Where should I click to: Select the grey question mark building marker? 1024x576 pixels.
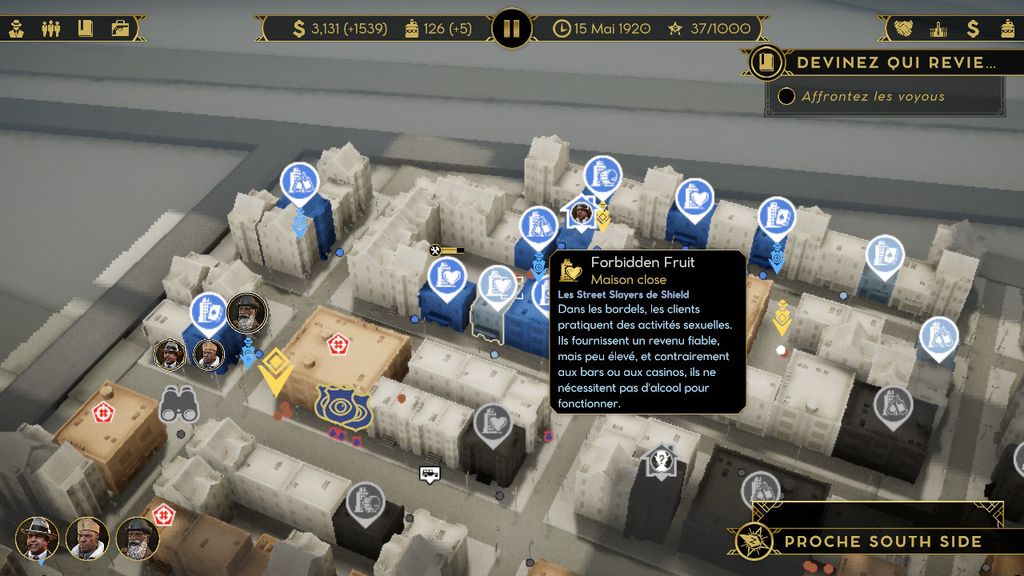660,462
